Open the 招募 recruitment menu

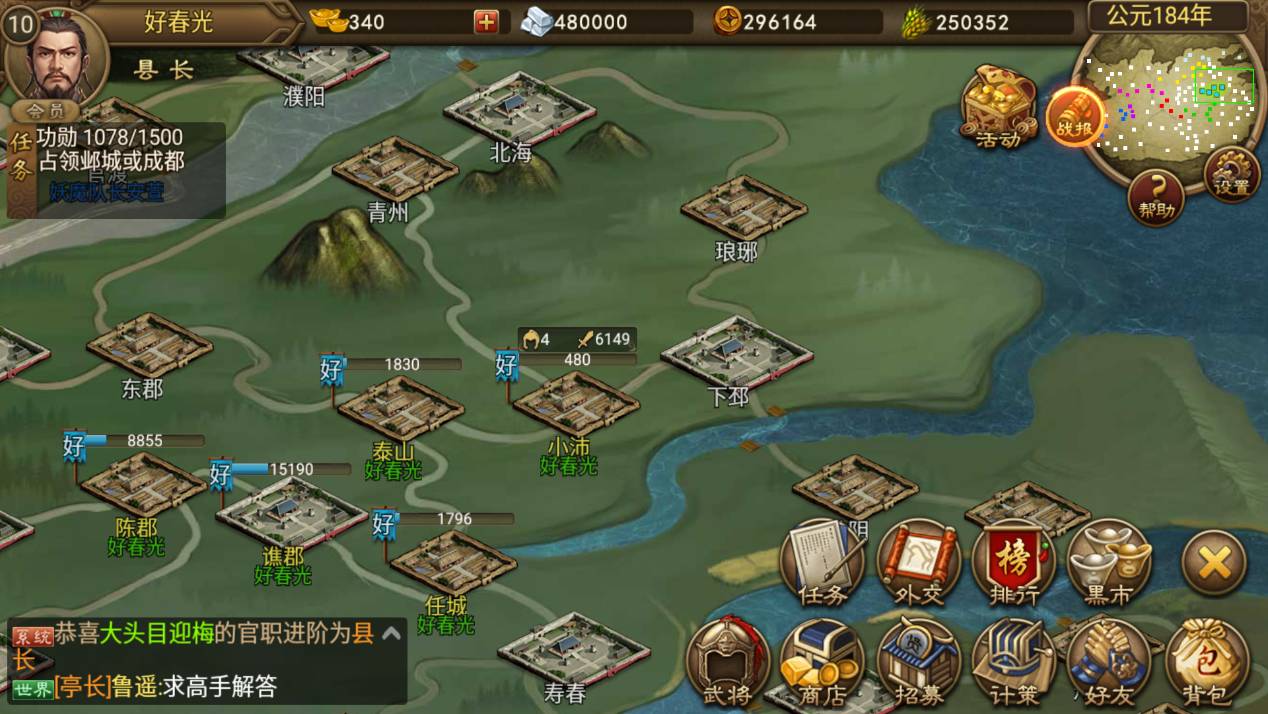coord(918,662)
